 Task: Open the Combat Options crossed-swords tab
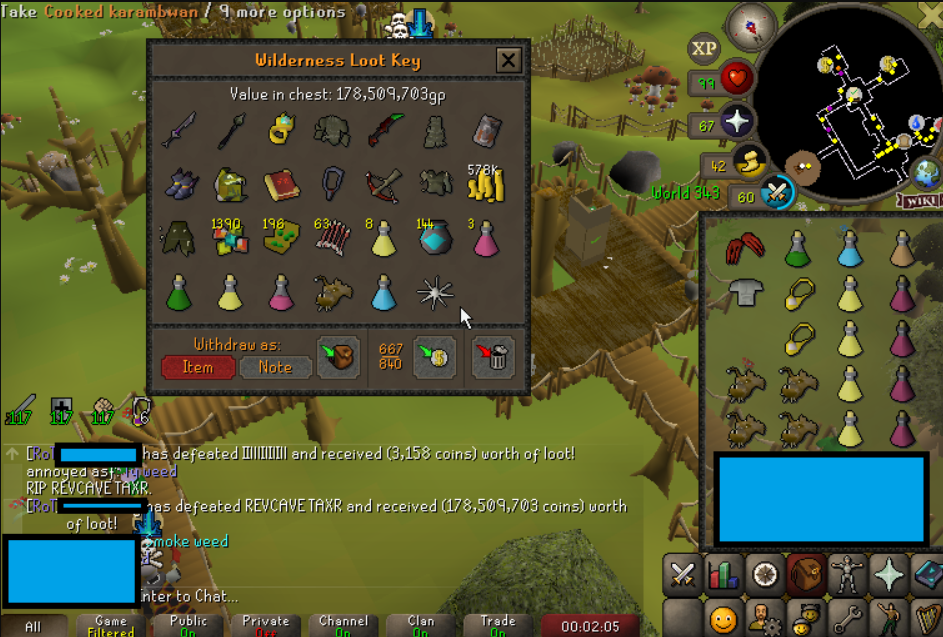683,574
